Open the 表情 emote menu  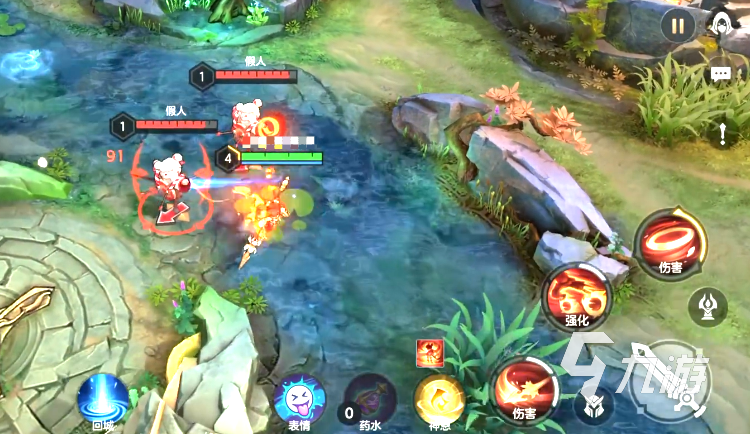pos(299,400)
